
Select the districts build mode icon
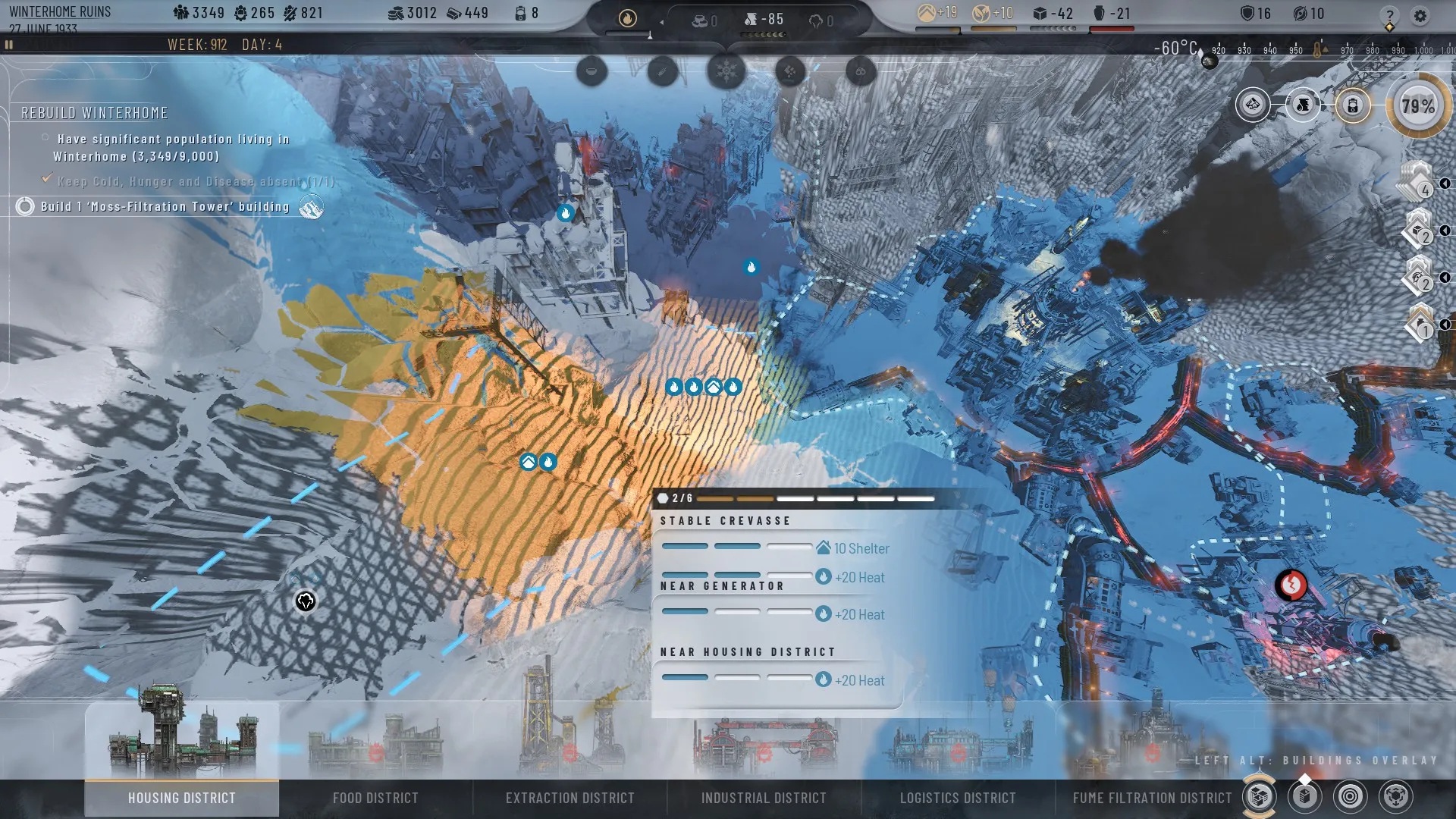click(x=1259, y=797)
